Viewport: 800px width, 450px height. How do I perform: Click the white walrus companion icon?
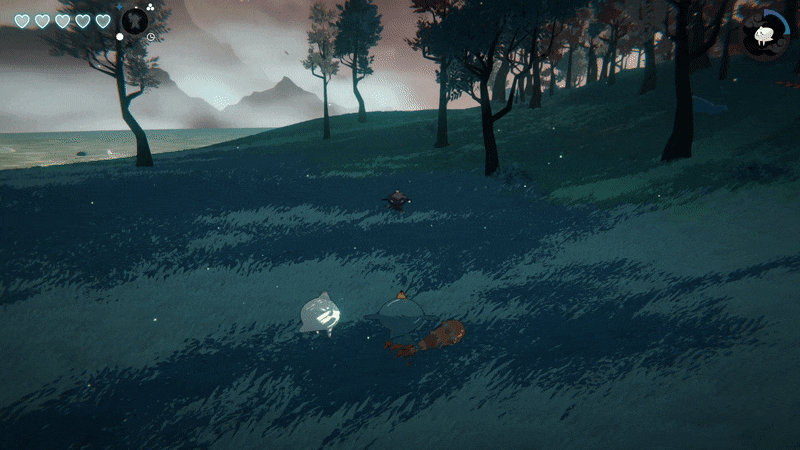click(x=765, y=36)
